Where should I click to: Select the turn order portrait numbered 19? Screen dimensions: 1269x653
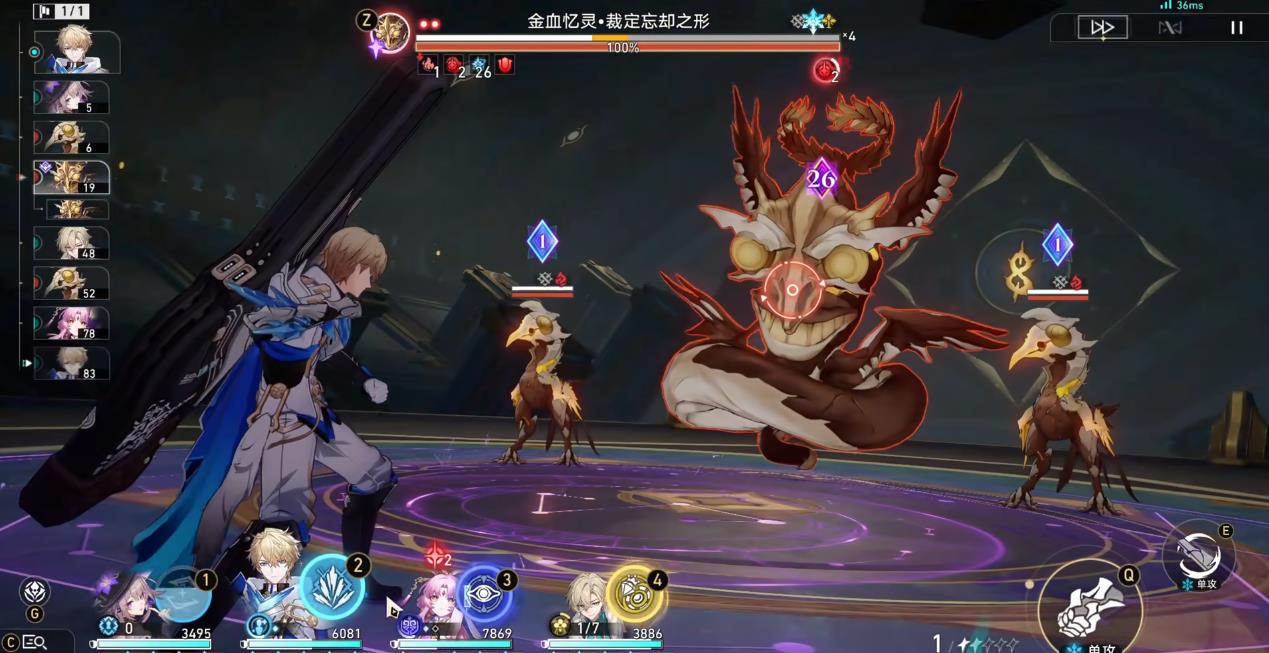click(x=72, y=178)
